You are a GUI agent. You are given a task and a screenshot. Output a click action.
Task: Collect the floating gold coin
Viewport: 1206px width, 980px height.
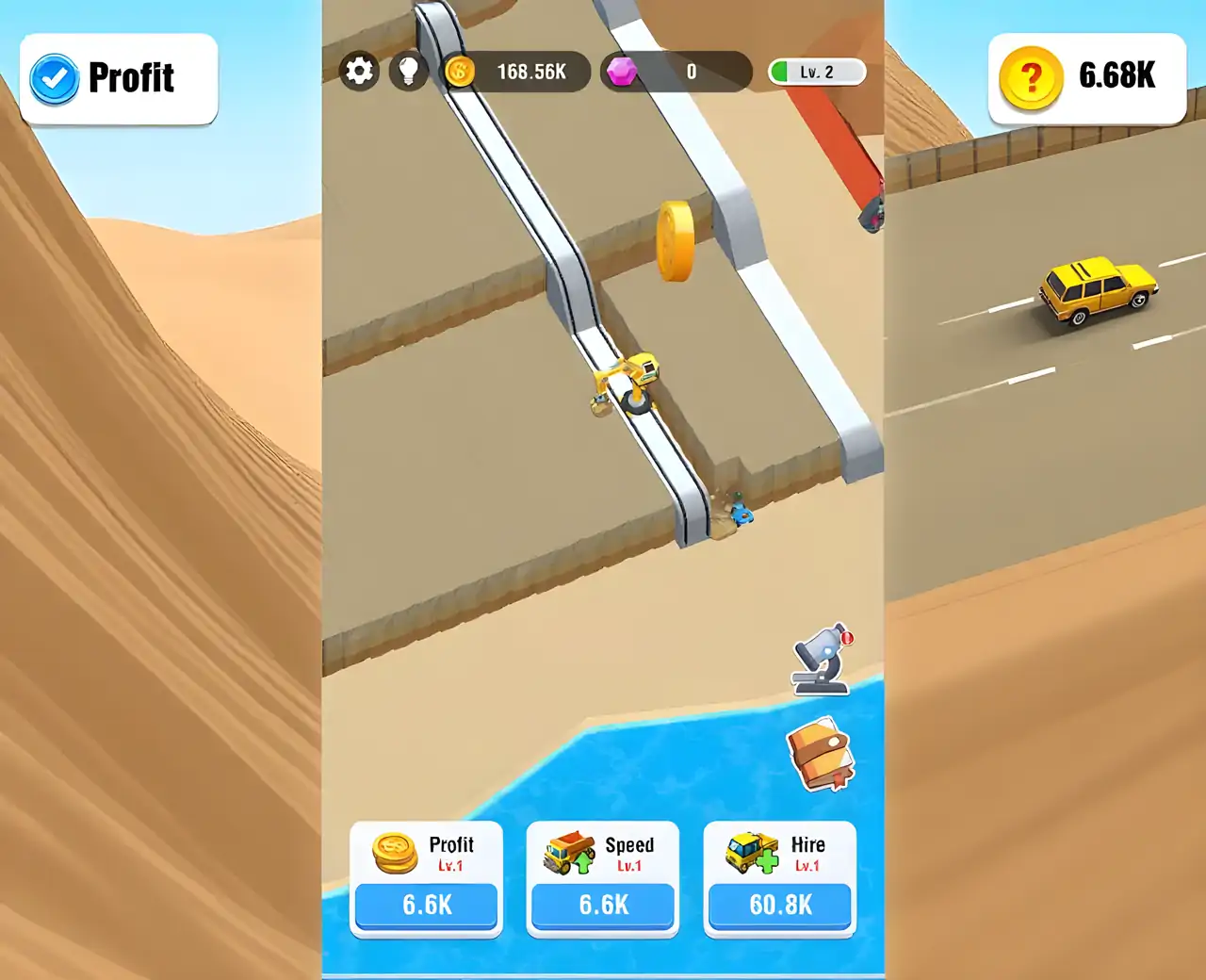coord(676,241)
